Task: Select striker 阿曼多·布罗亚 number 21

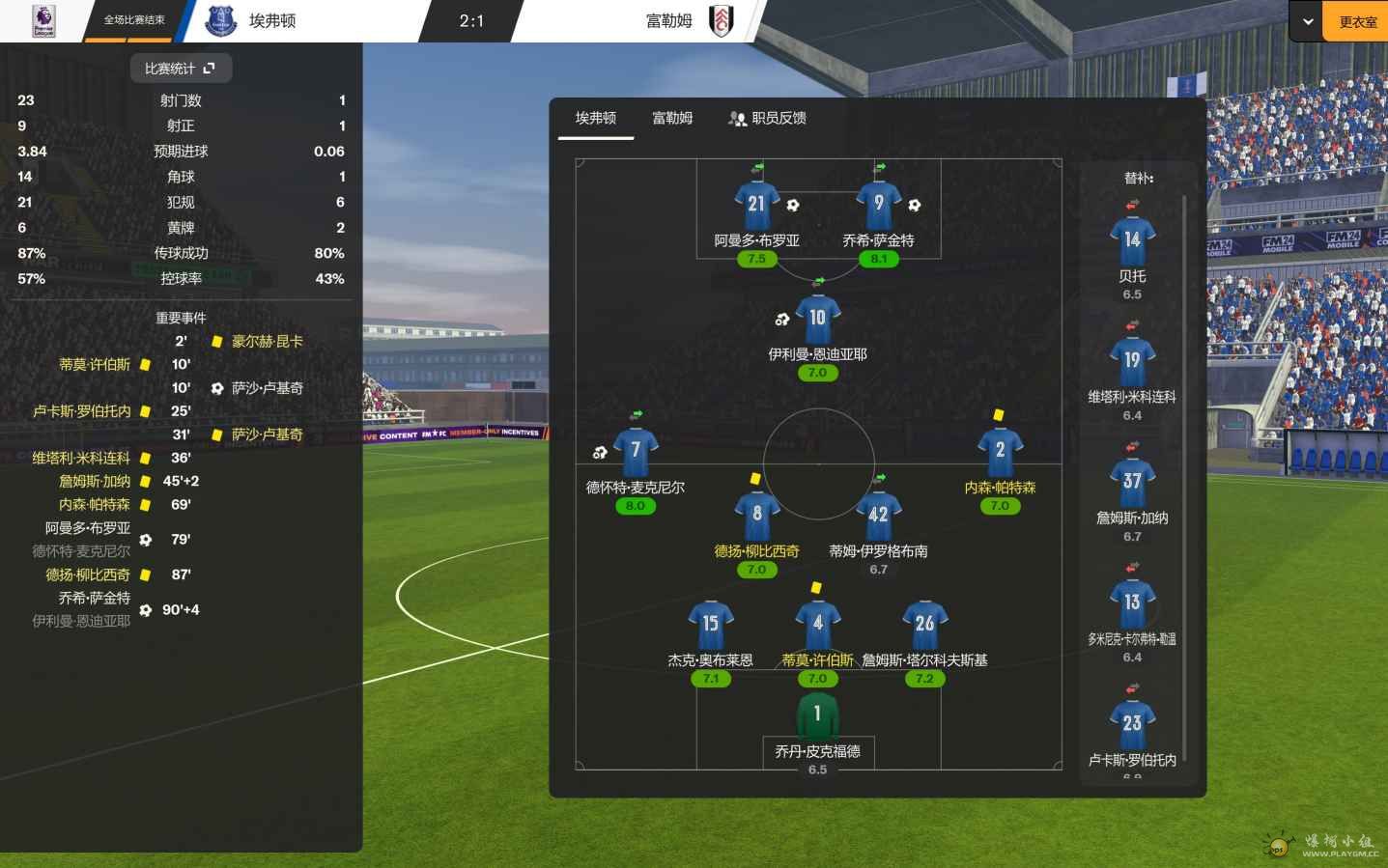Action: pos(756,205)
